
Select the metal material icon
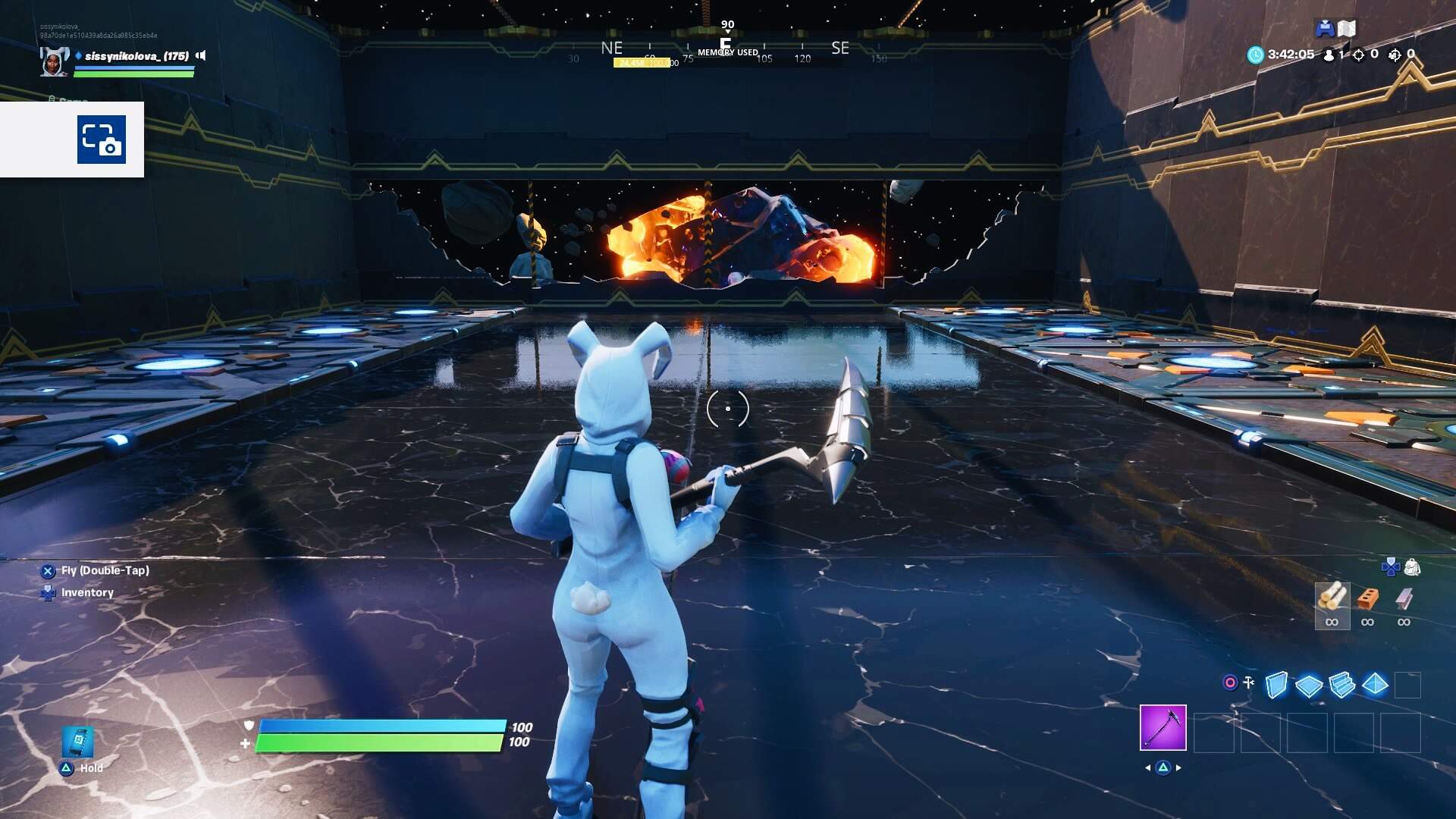coord(1402,599)
